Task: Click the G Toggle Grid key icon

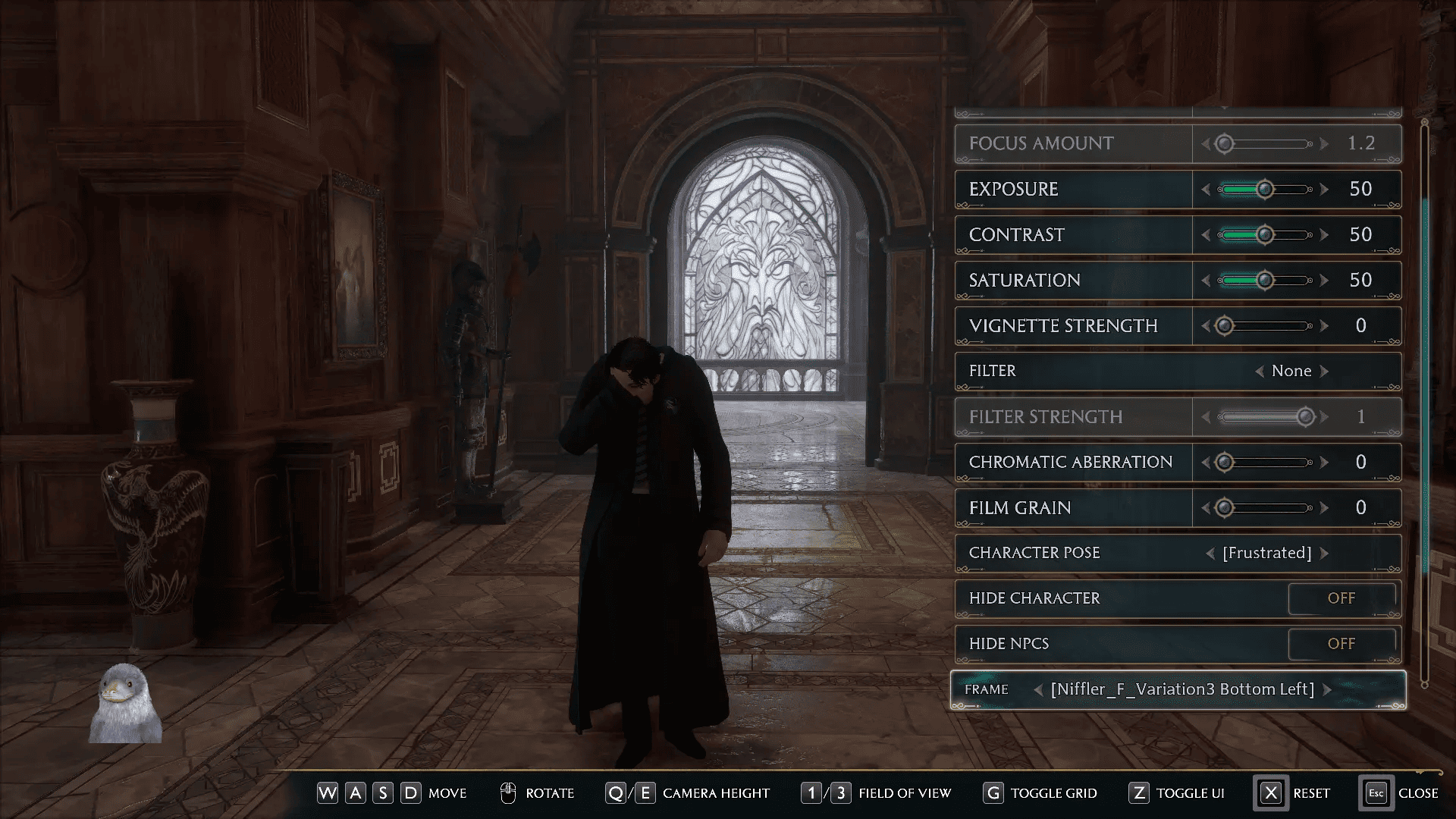Action: (994, 793)
